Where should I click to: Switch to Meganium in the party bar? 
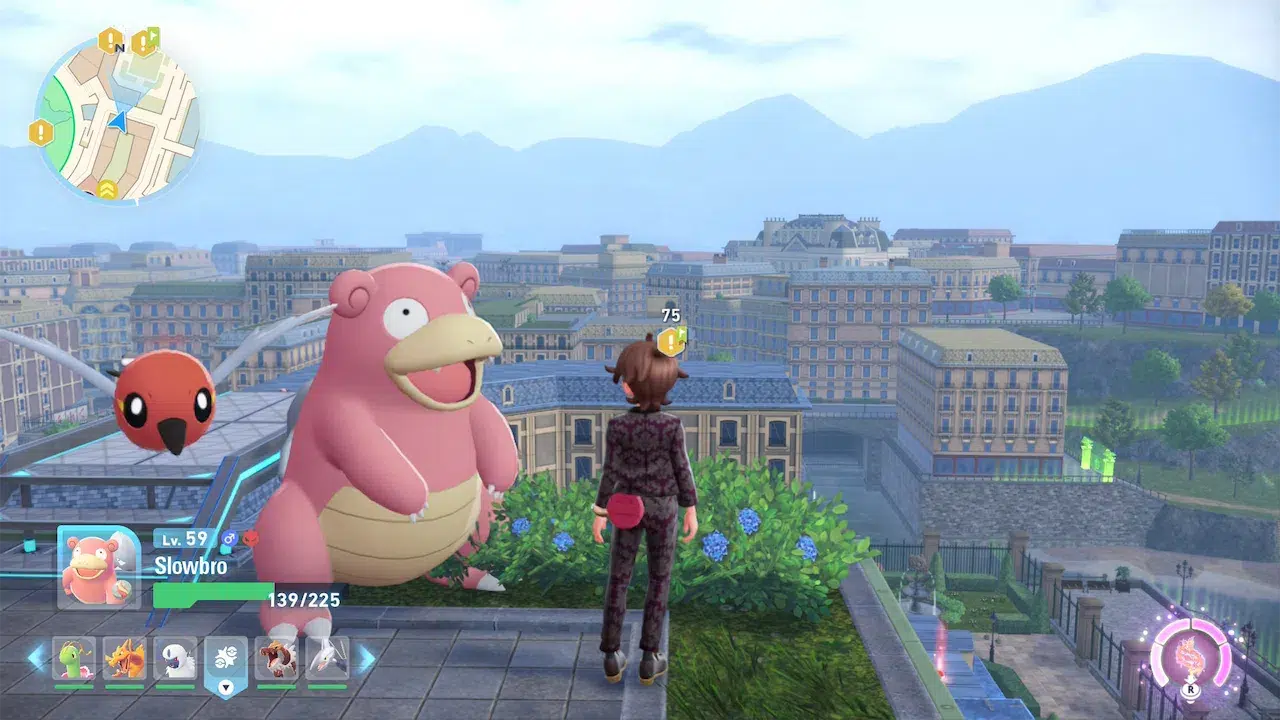(x=73, y=659)
